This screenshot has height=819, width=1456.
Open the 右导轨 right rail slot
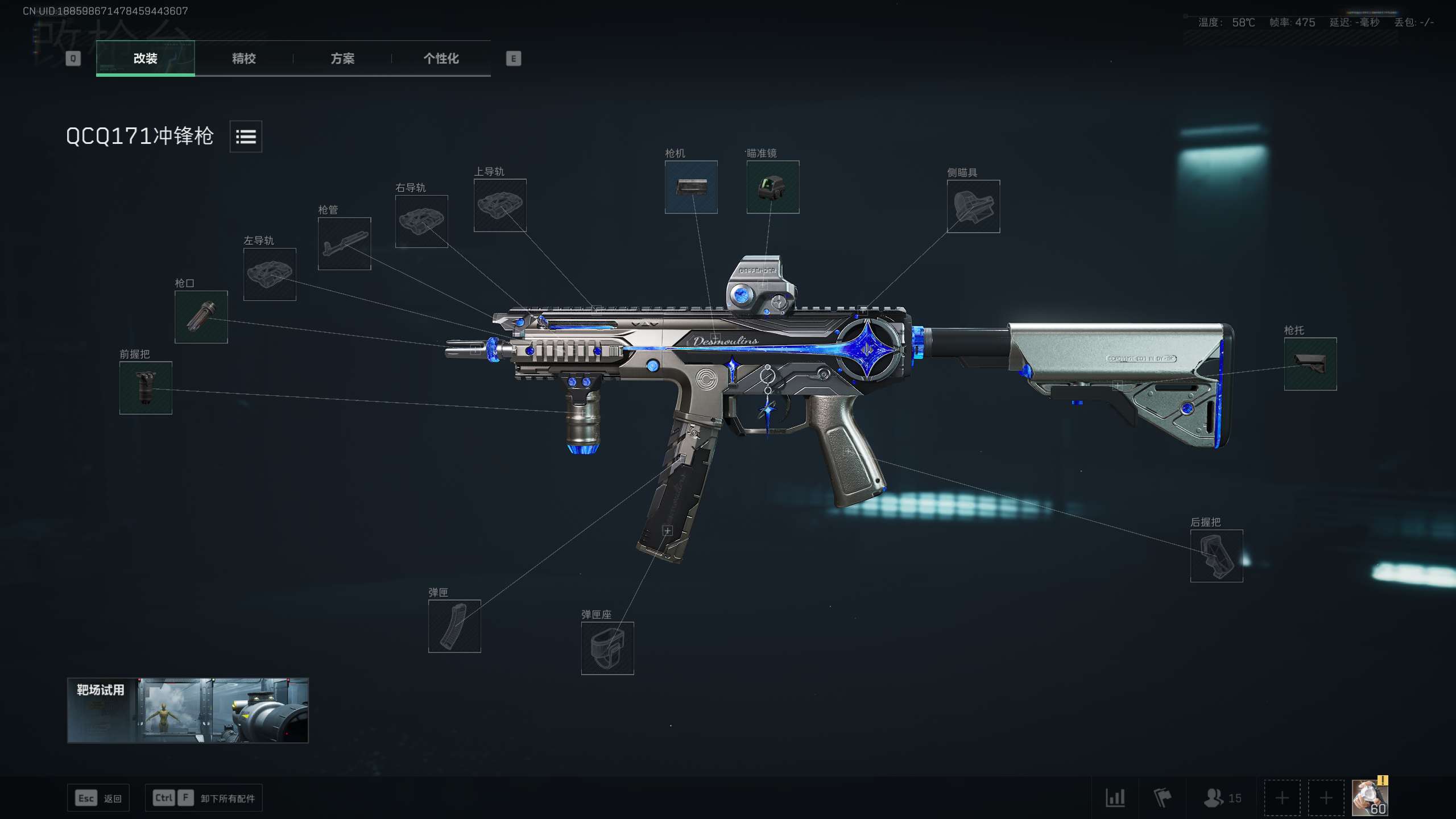tap(421, 221)
